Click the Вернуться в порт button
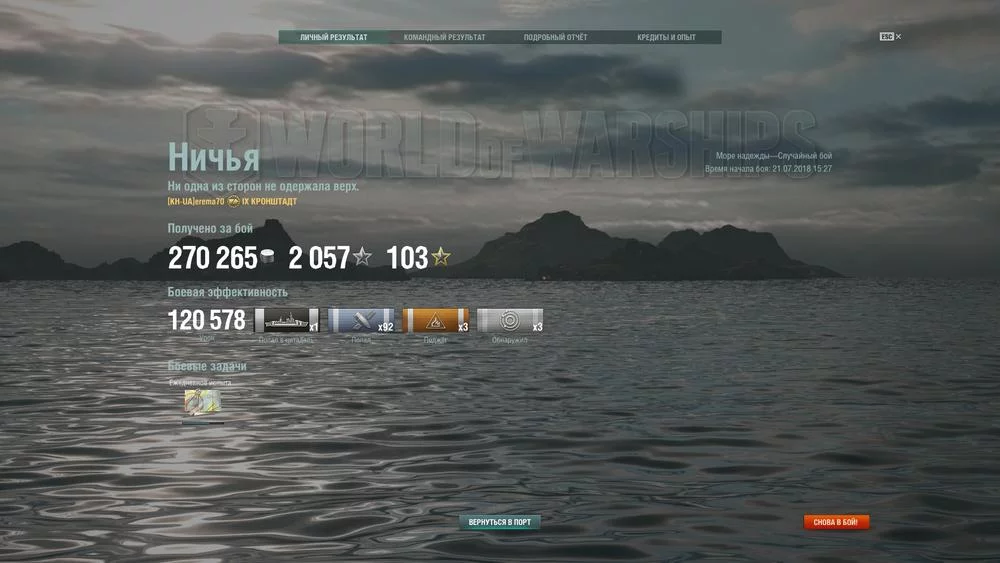1000x563 pixels. tap(500, 522)
